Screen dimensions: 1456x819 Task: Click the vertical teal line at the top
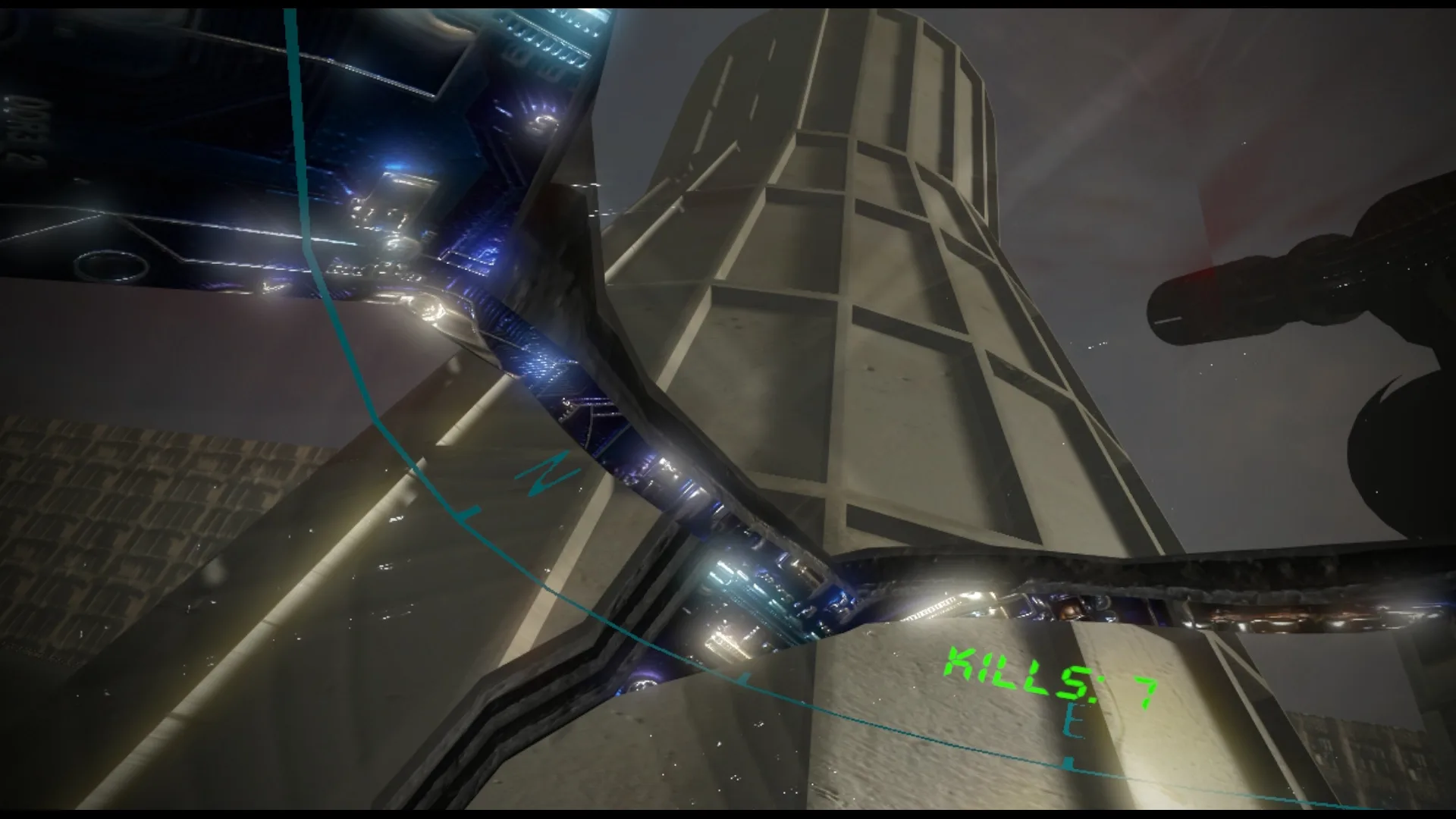[290, 76]
